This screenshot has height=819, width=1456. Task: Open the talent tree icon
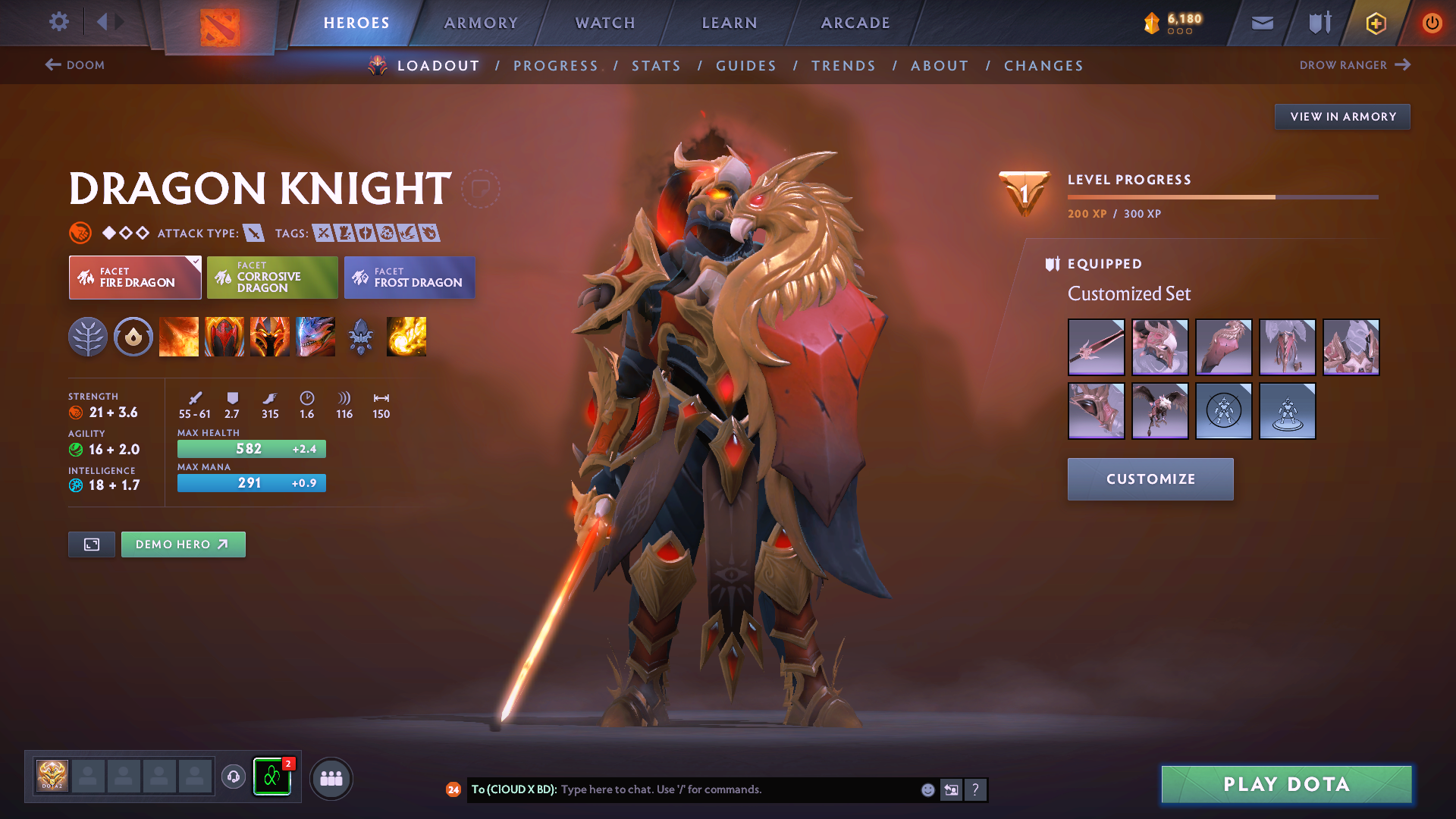click(88, 337)
